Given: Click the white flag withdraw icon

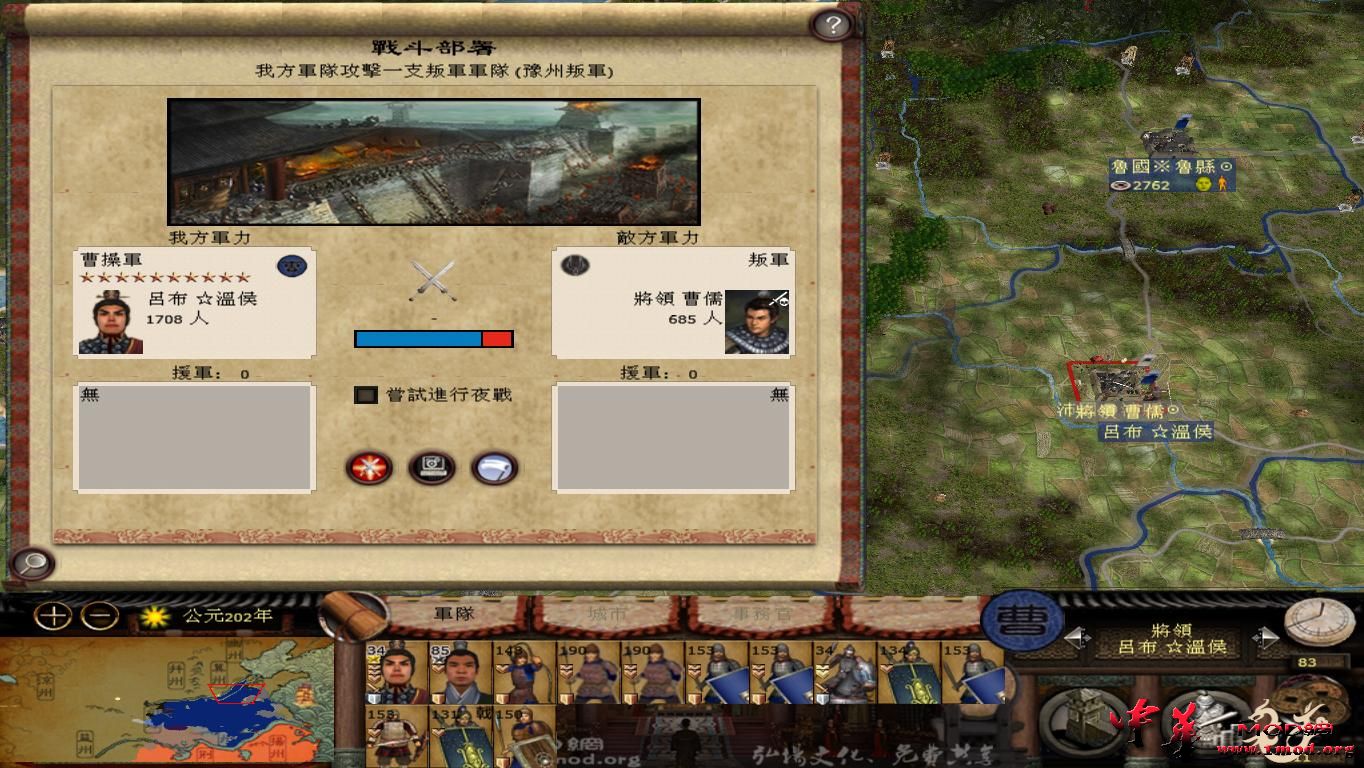Looking at the screenshot, I should pyautogui.click(x=495, y=468).
